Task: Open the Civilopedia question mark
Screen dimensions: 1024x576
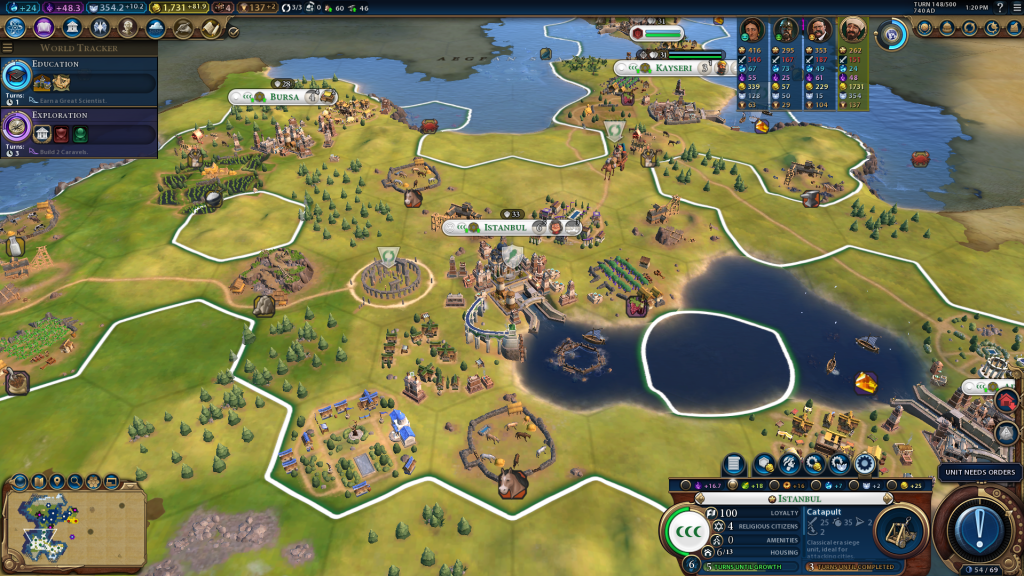Action: click(x=1000, y=7)
